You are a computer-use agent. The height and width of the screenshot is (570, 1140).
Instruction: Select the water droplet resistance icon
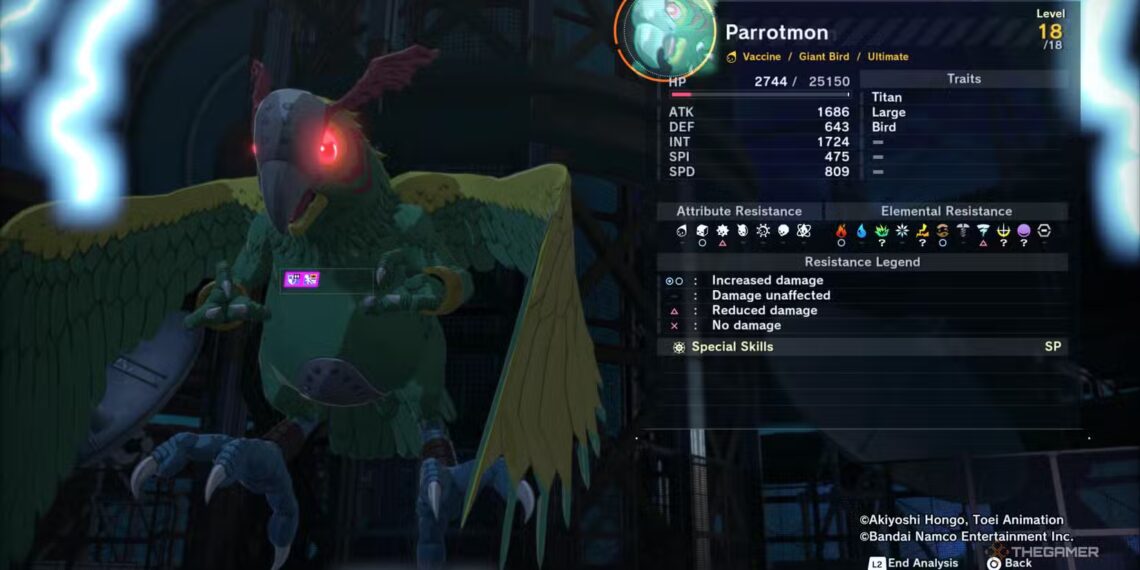[861, 231]
